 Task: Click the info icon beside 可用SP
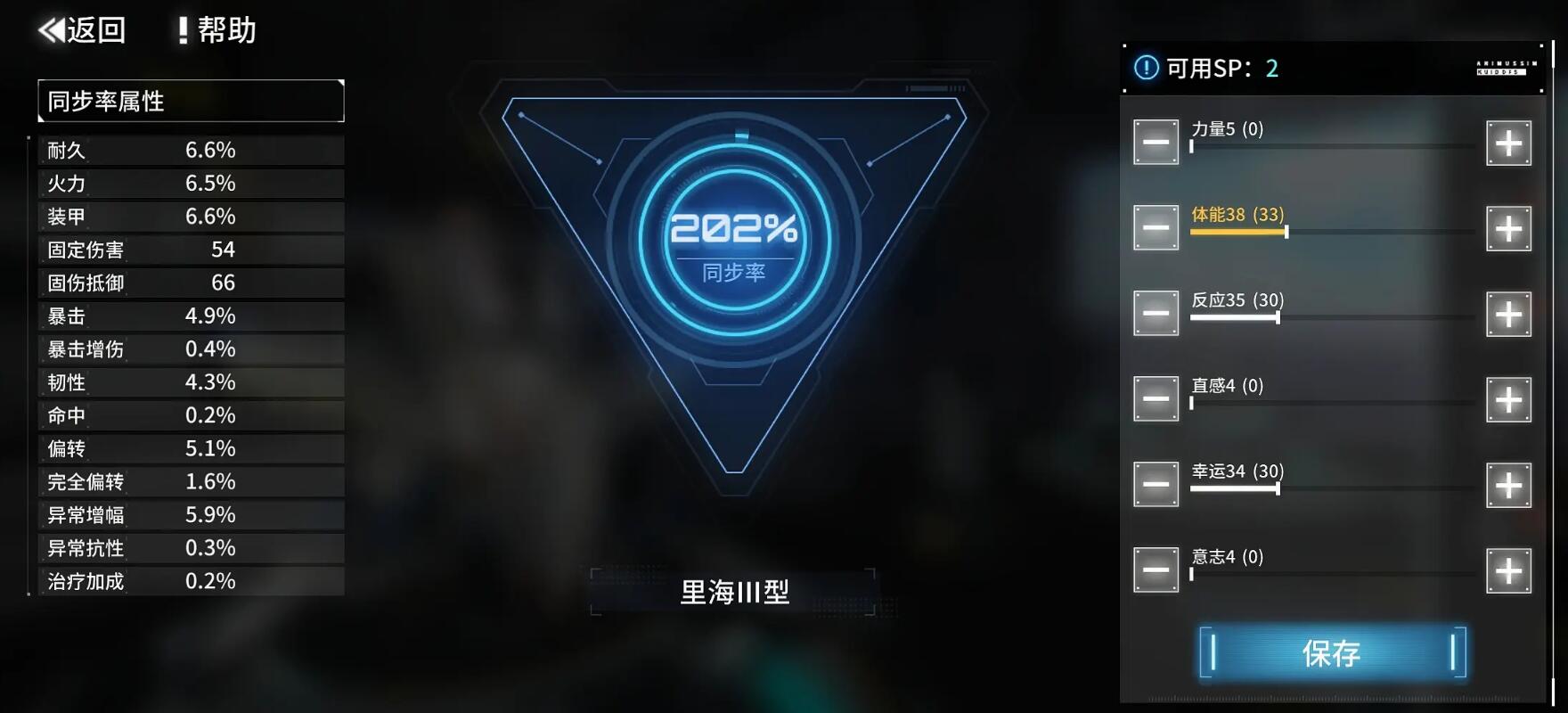(1146, 68)
